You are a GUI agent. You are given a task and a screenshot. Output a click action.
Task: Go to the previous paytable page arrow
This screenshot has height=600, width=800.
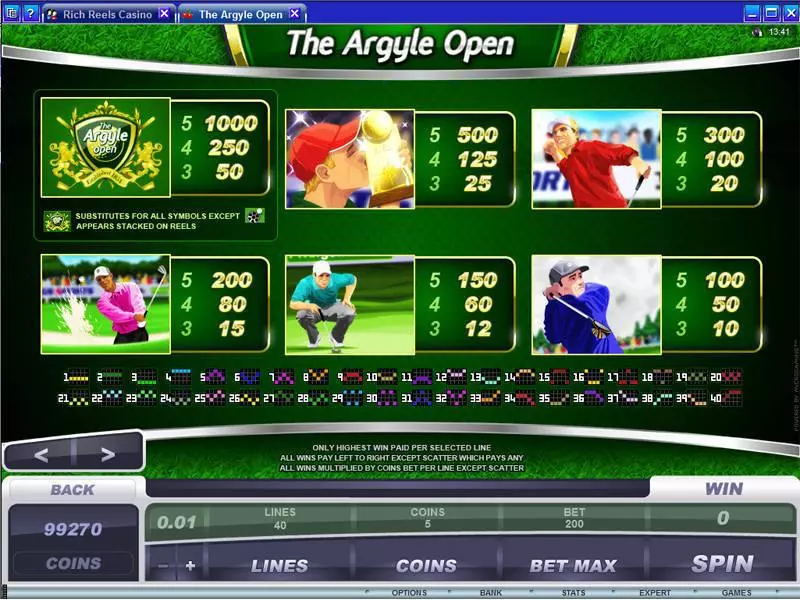pyautogui.click(x=41, y=455)
